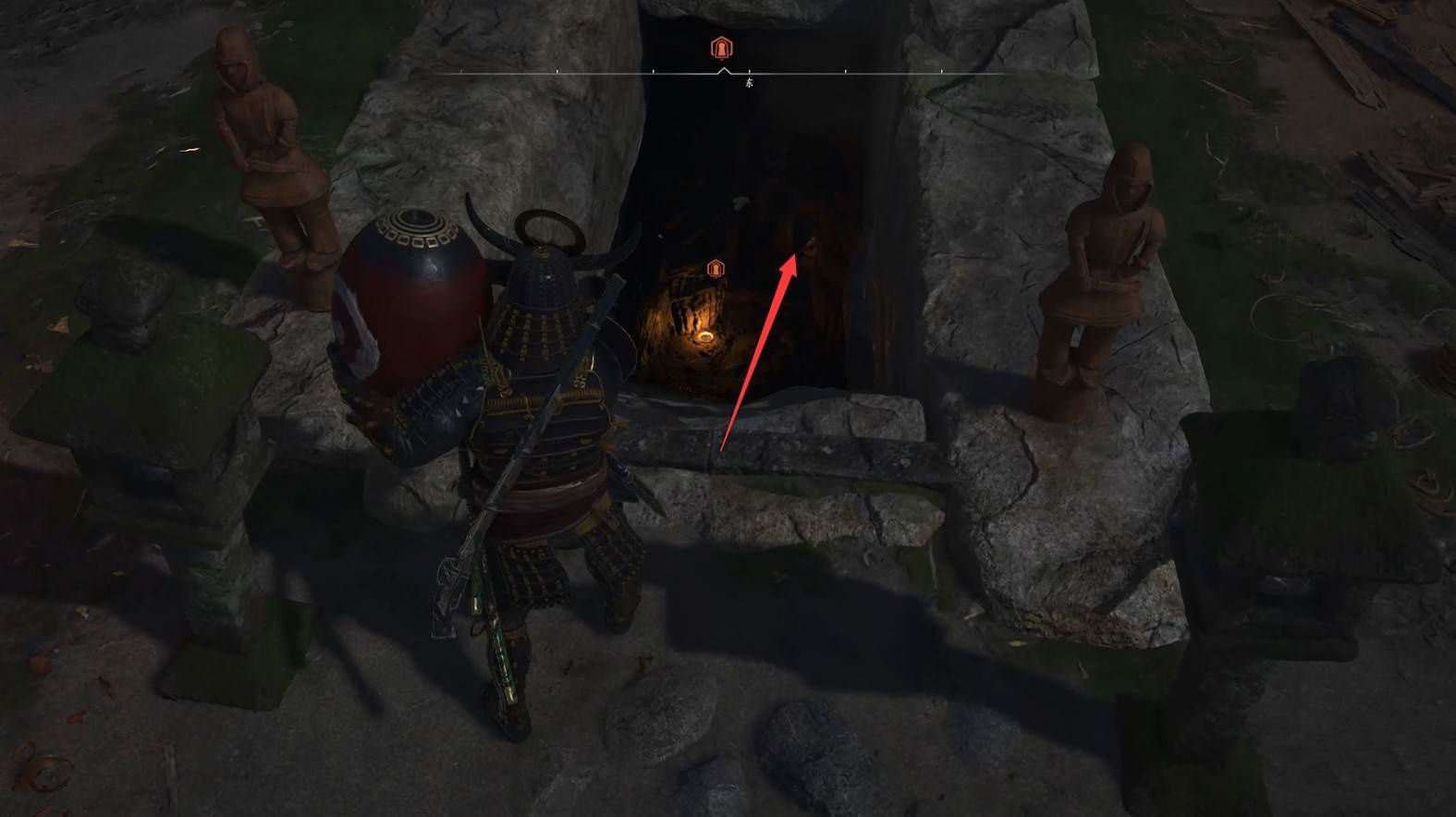Click the objective marker on the compass bar
The width and height of the screenshot is (1456, 817).
721,47
